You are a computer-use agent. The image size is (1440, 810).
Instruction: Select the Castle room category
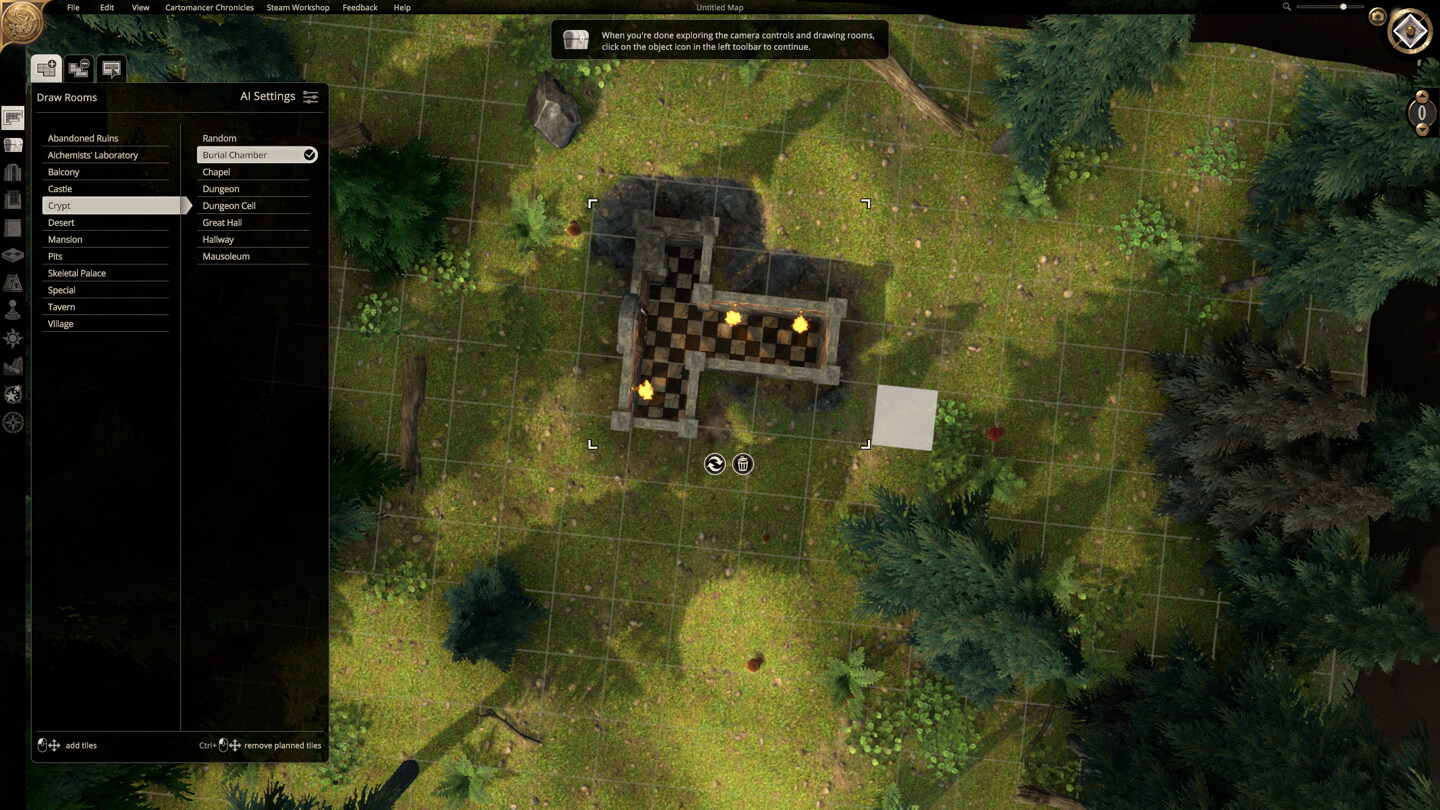(x=60, y=189)
